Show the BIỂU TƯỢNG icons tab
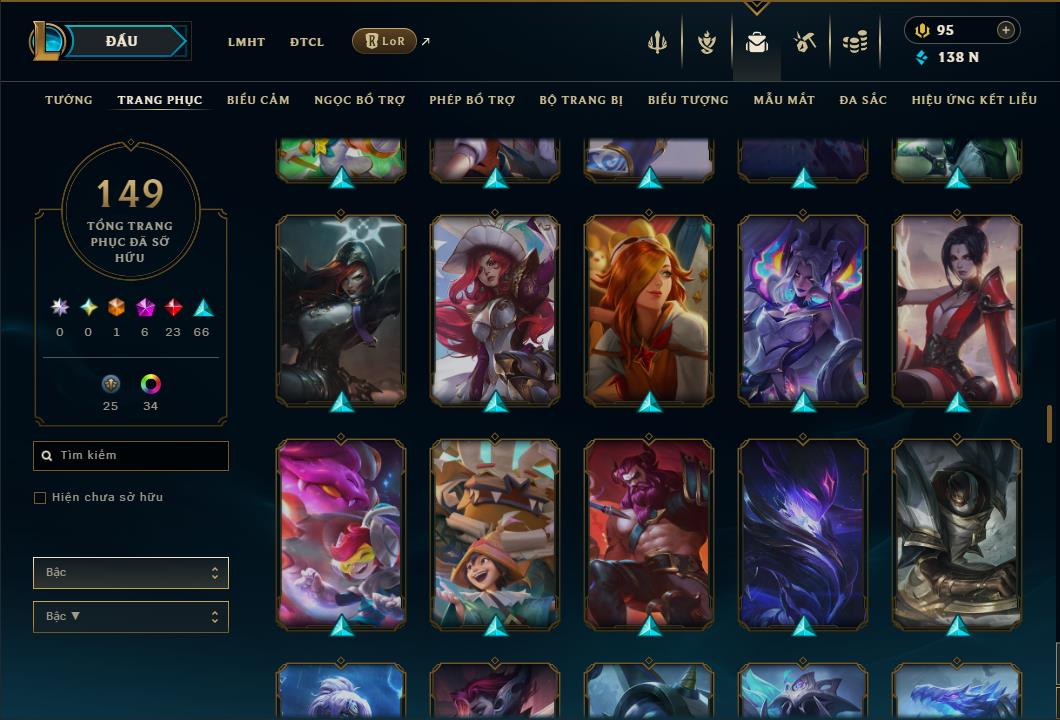 (x=688, y=100)
